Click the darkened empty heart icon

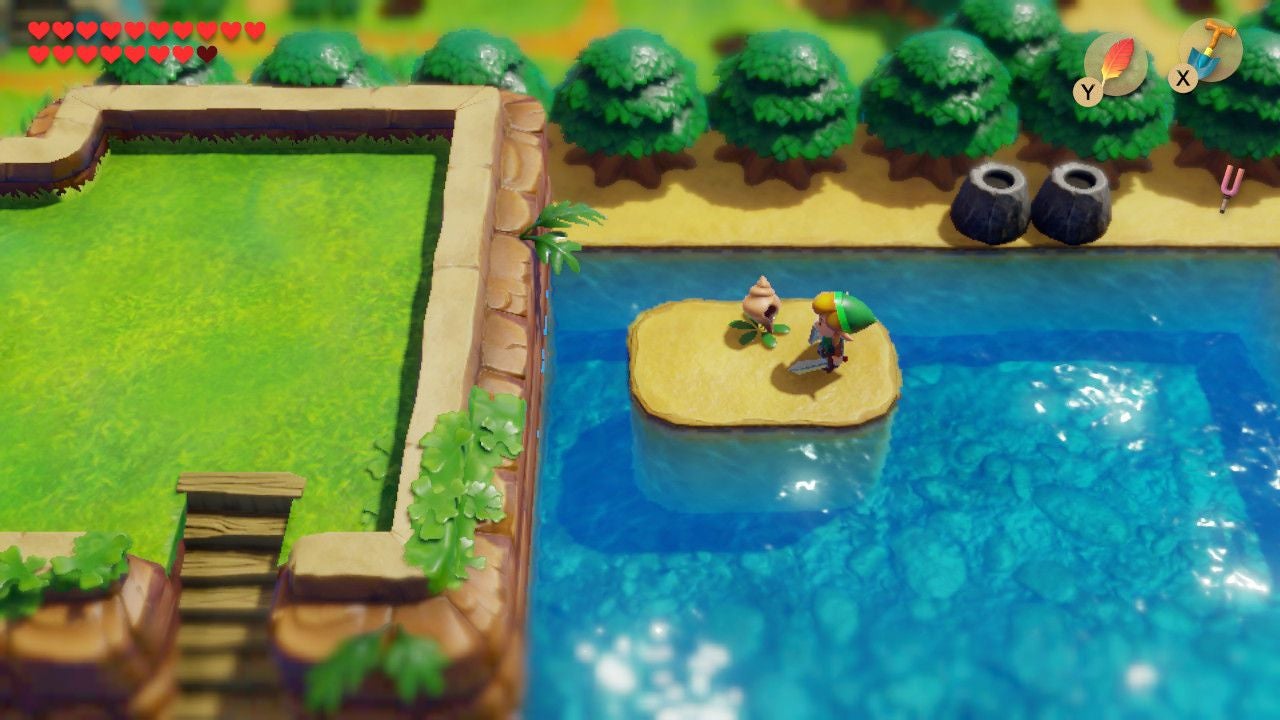206,53
